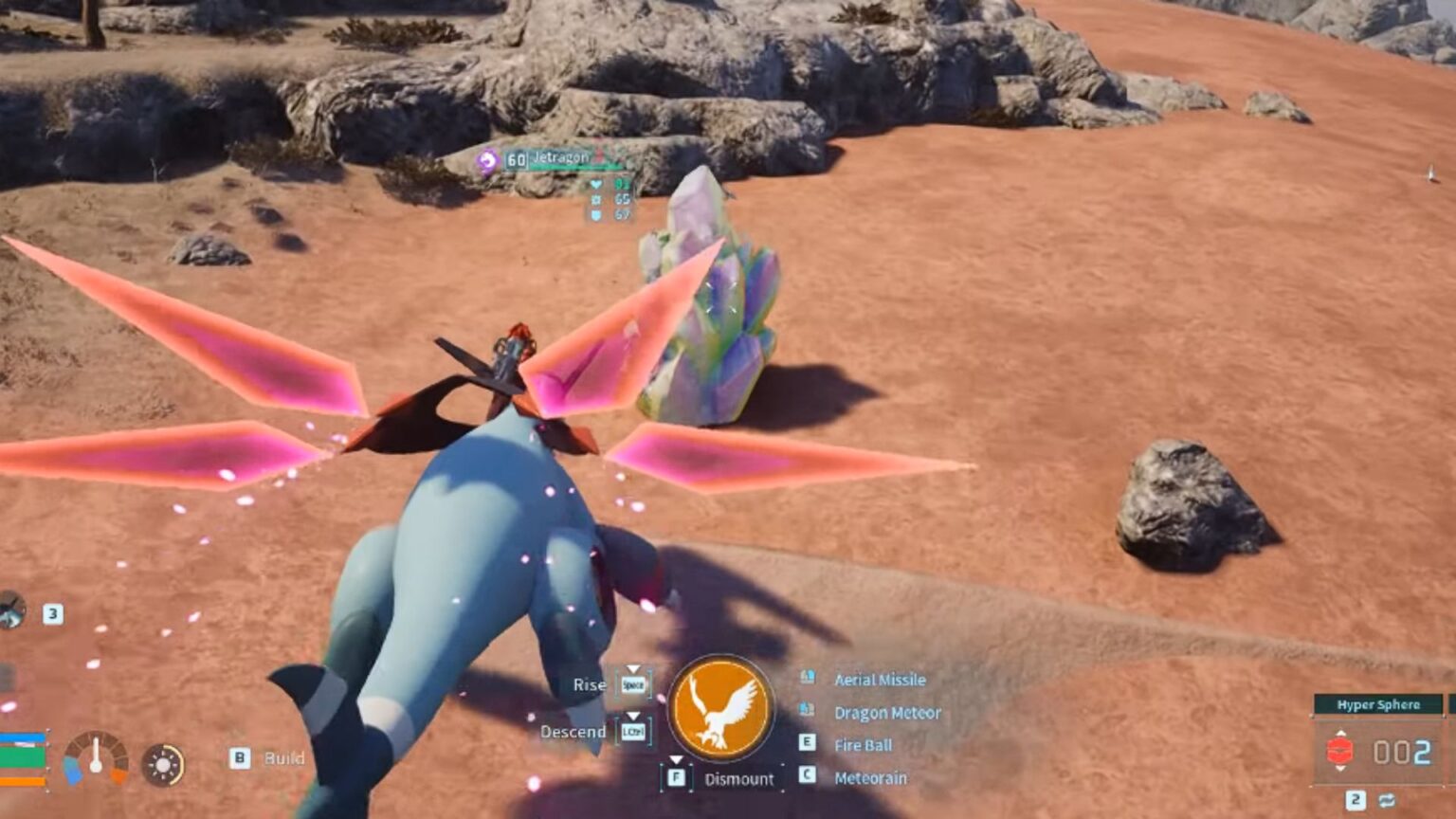The height and width of the screenshot is (819, 1456).
Task: Select the Aerial Missile skill
Action: coord(879,680)
